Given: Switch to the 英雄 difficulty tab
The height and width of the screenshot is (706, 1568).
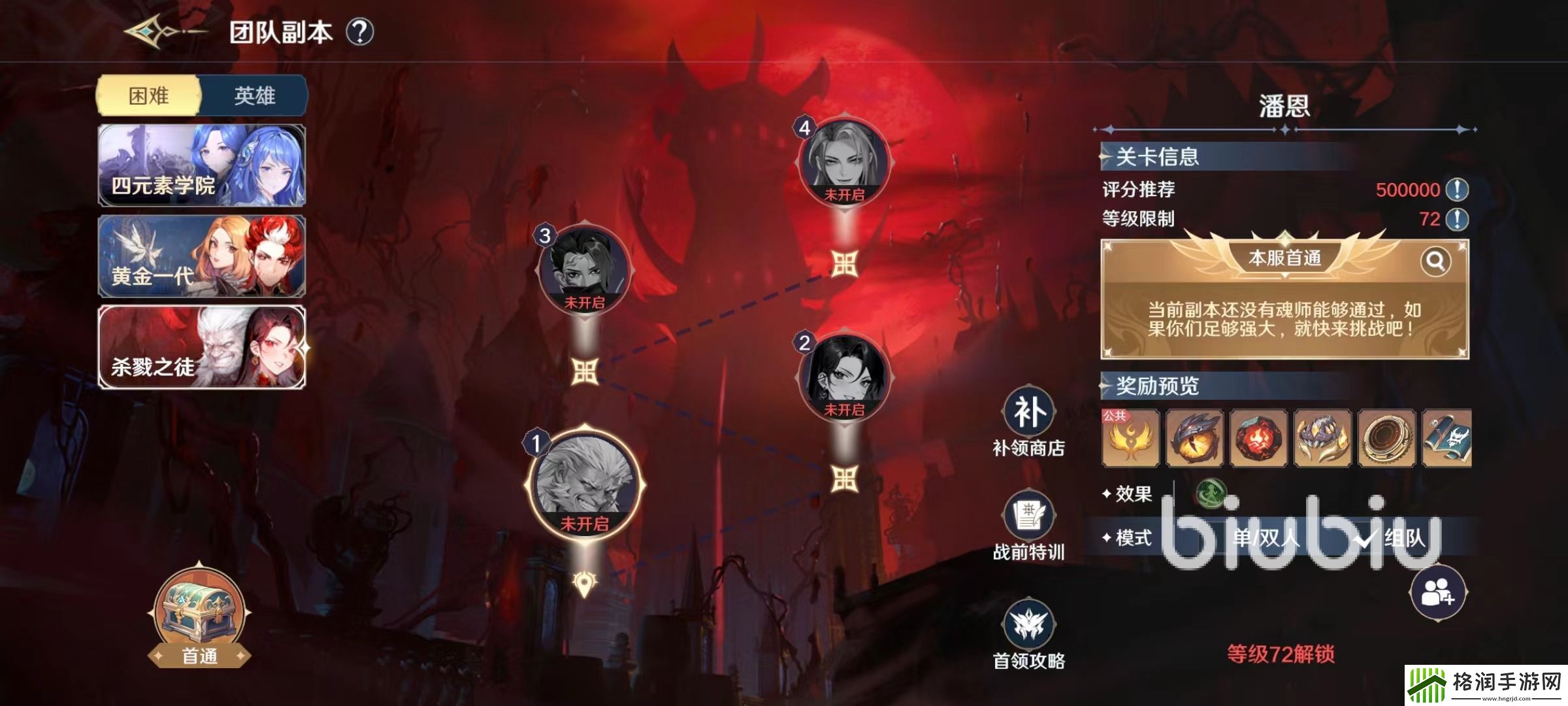Looking at the screenshot, I should (254, 96).
